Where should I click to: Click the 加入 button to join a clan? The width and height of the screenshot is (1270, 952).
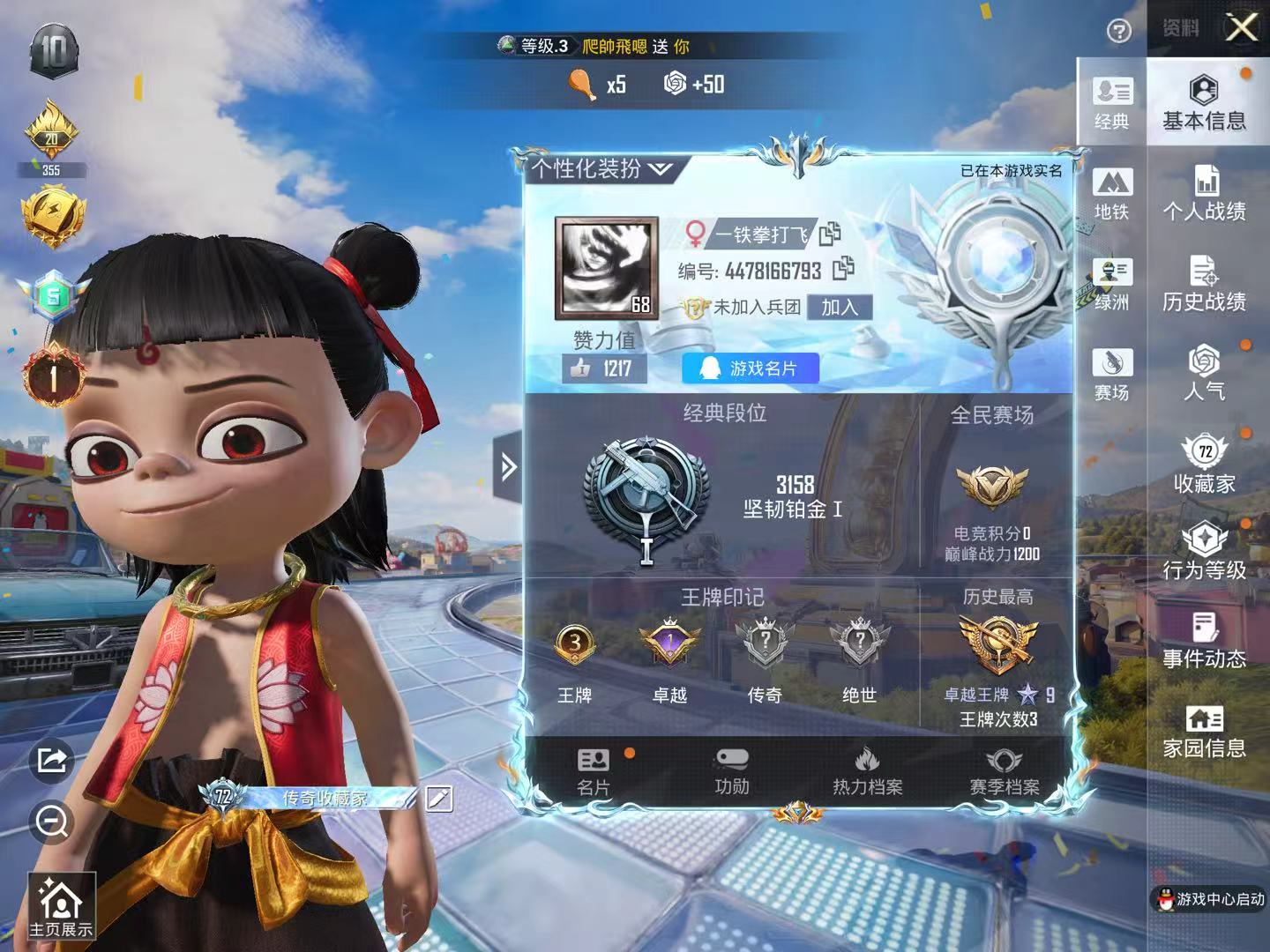click(840, 307)
